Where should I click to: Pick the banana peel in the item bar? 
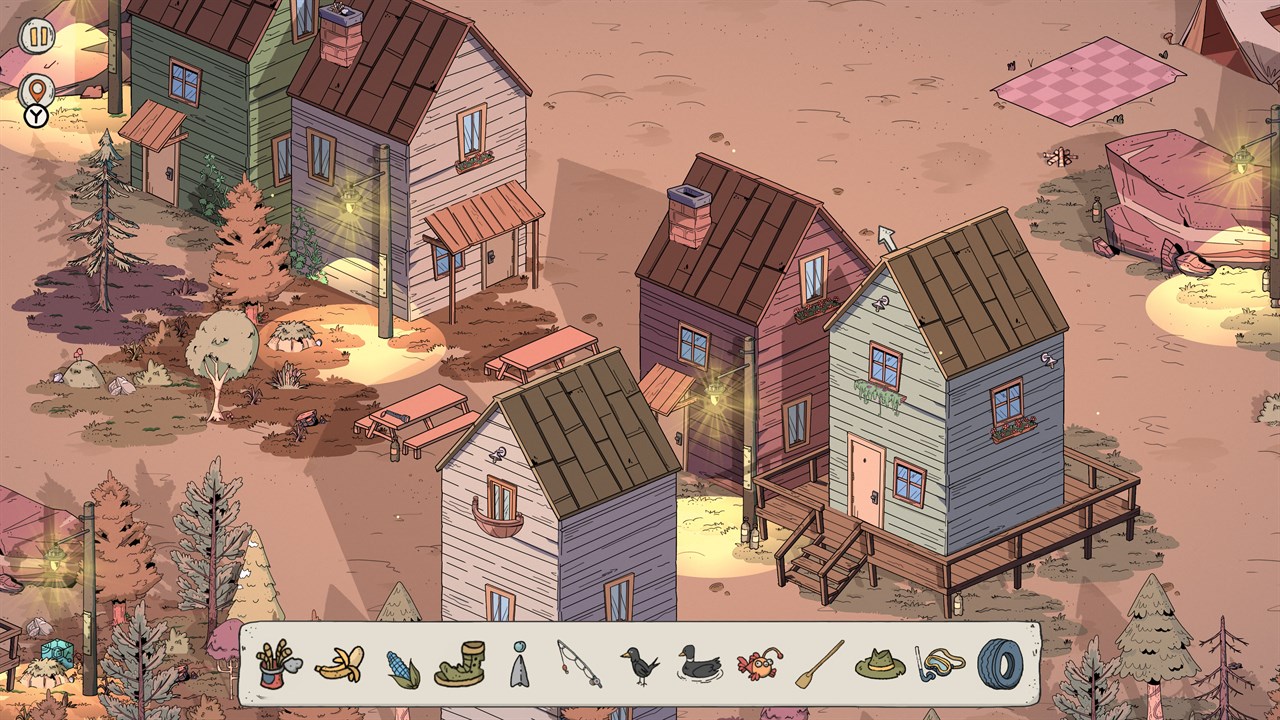pos(339,664)
